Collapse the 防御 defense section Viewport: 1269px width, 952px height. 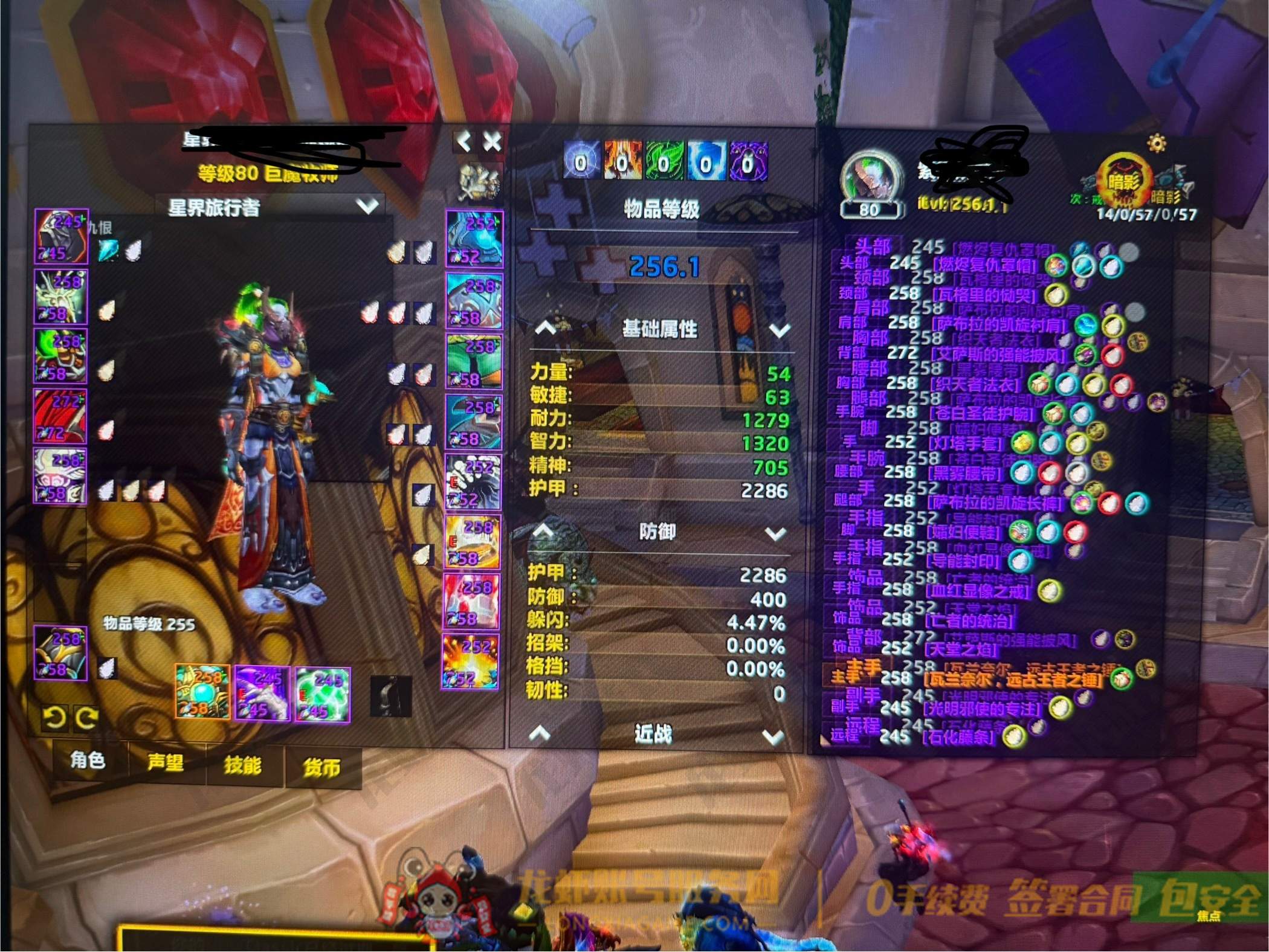pos(543,532)
